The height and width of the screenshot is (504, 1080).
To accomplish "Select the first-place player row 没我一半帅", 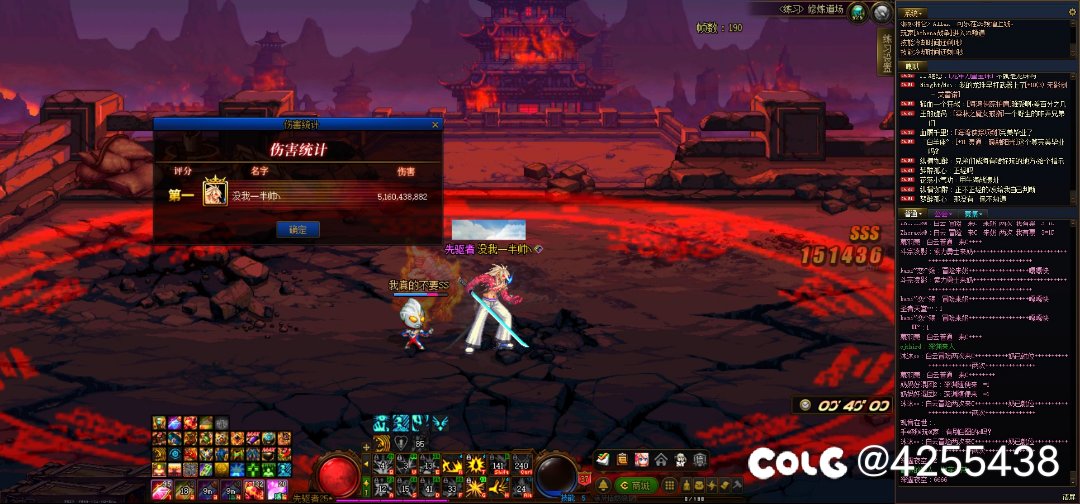I will (x=298, y=196).
